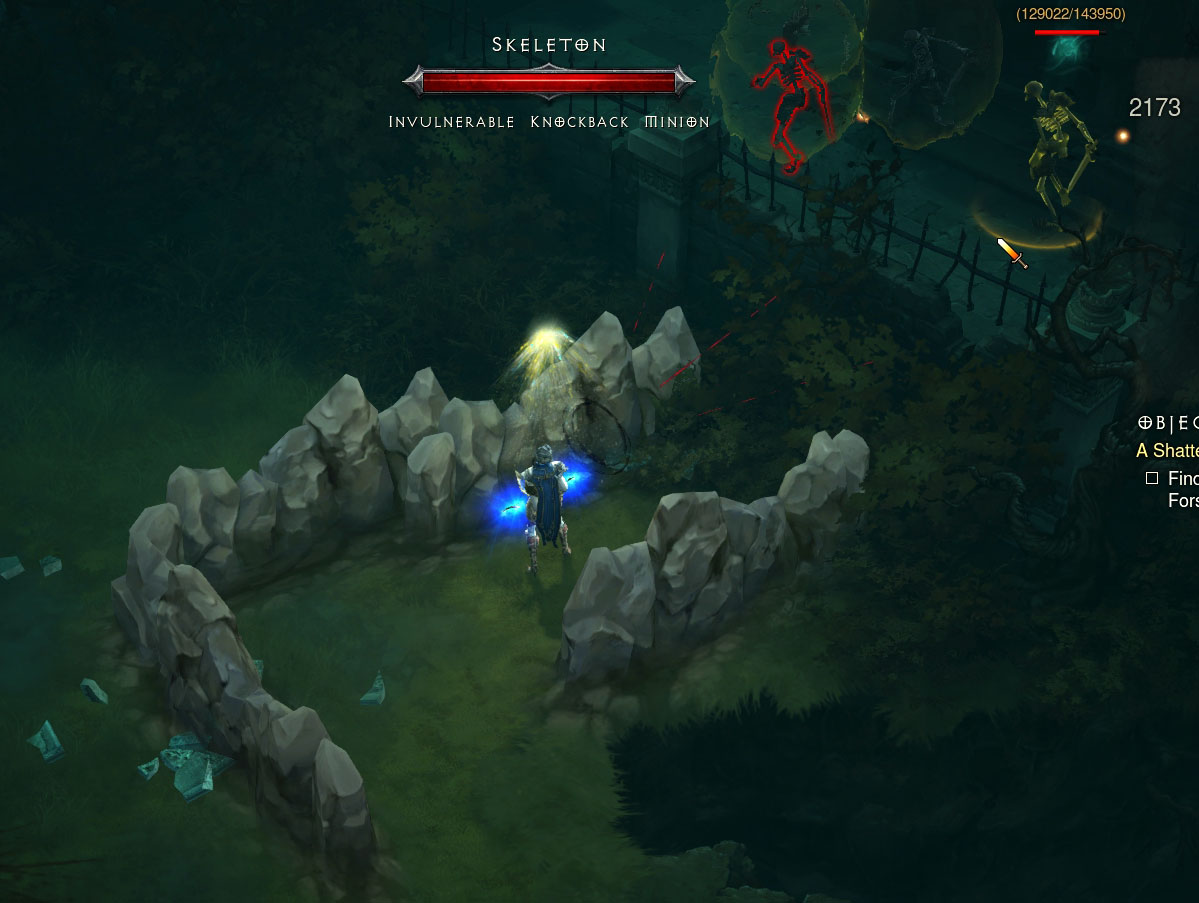The width and height of the screenshot is (1199, 903).
Task: Open the yellow 'A Shatte…' quest title
Action: [1167, 451]
